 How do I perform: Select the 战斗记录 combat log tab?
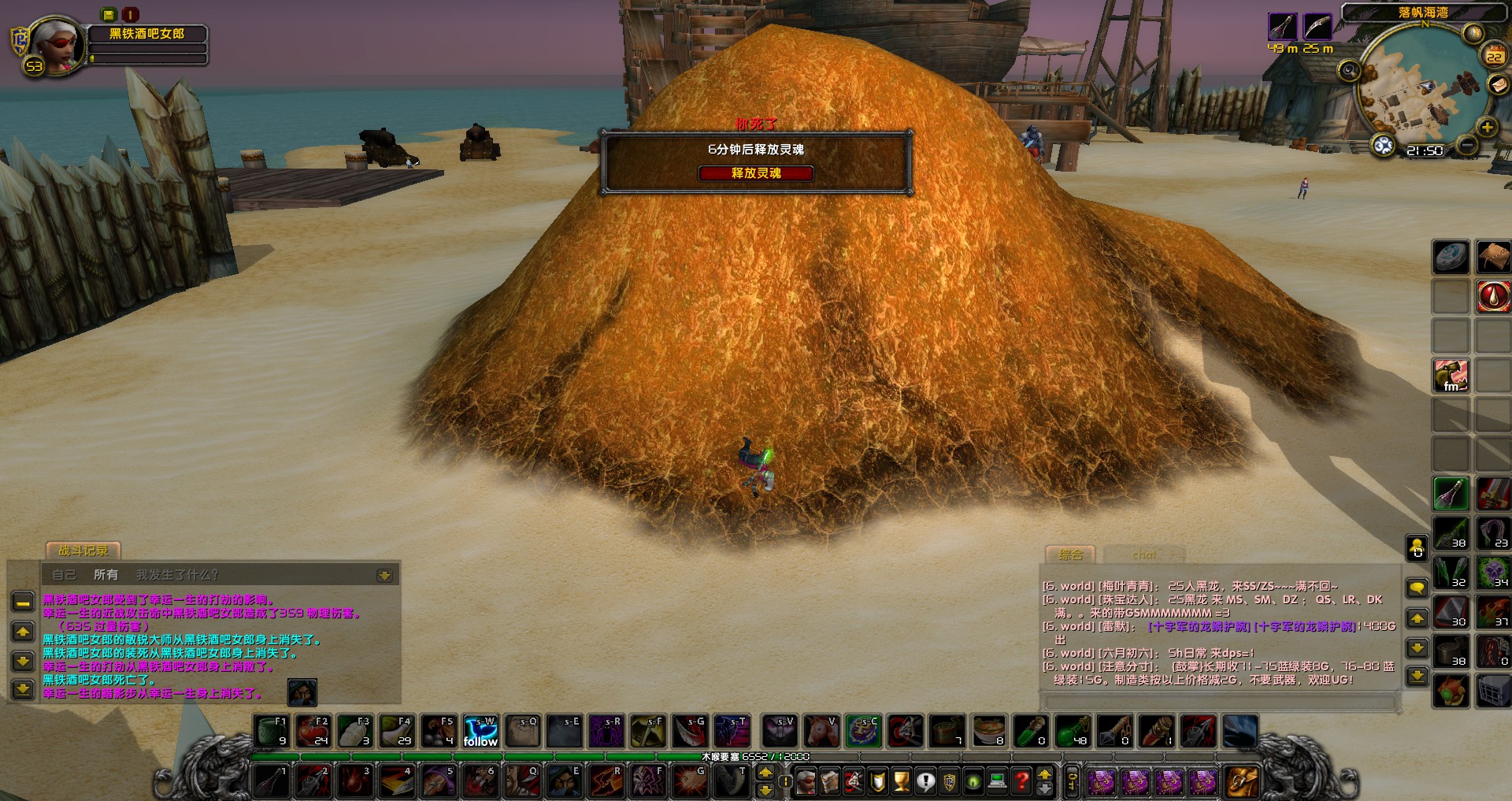(x=83, y=551)
